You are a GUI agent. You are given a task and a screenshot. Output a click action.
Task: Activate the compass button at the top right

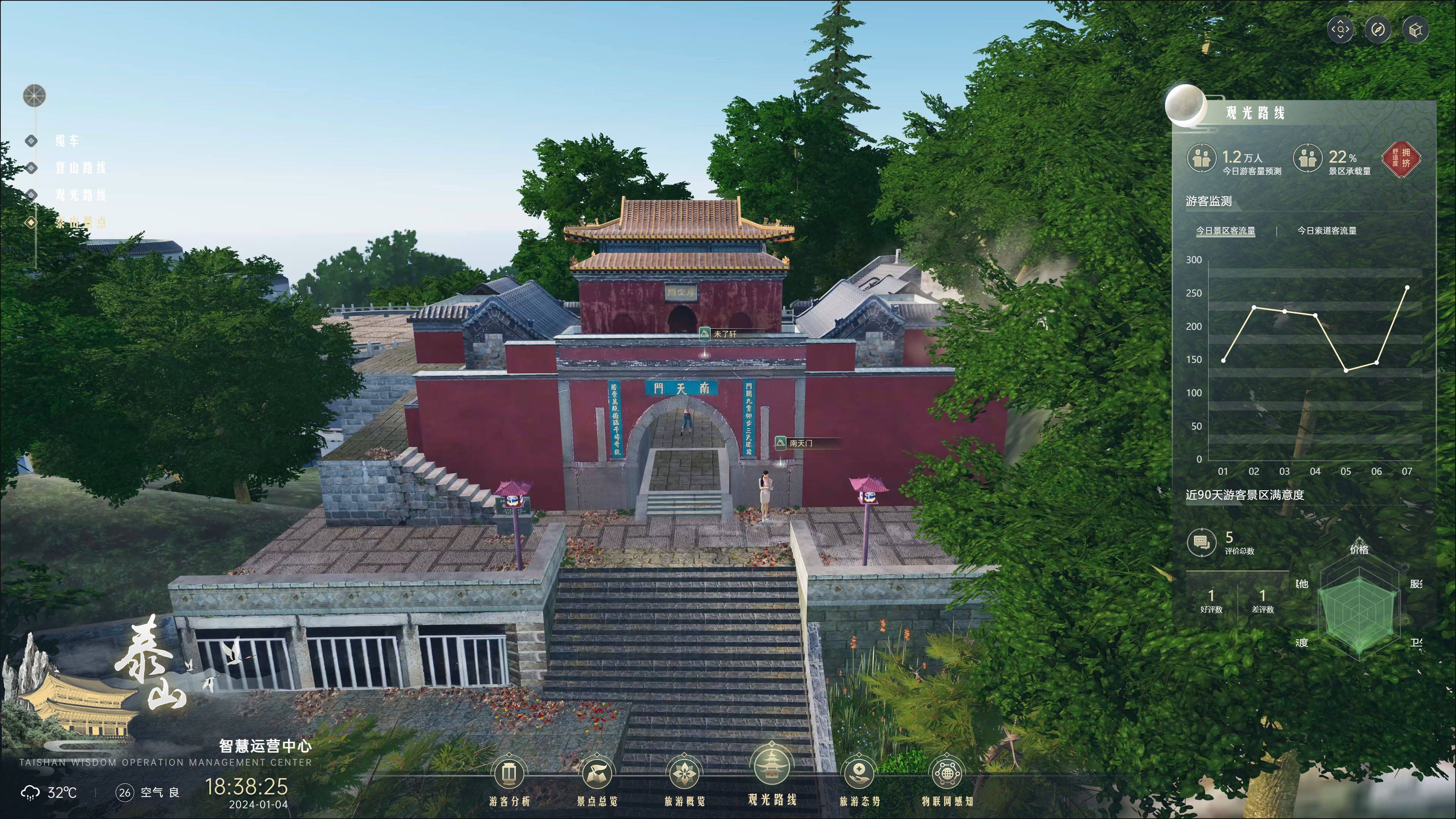click(x=1378, y=30)
